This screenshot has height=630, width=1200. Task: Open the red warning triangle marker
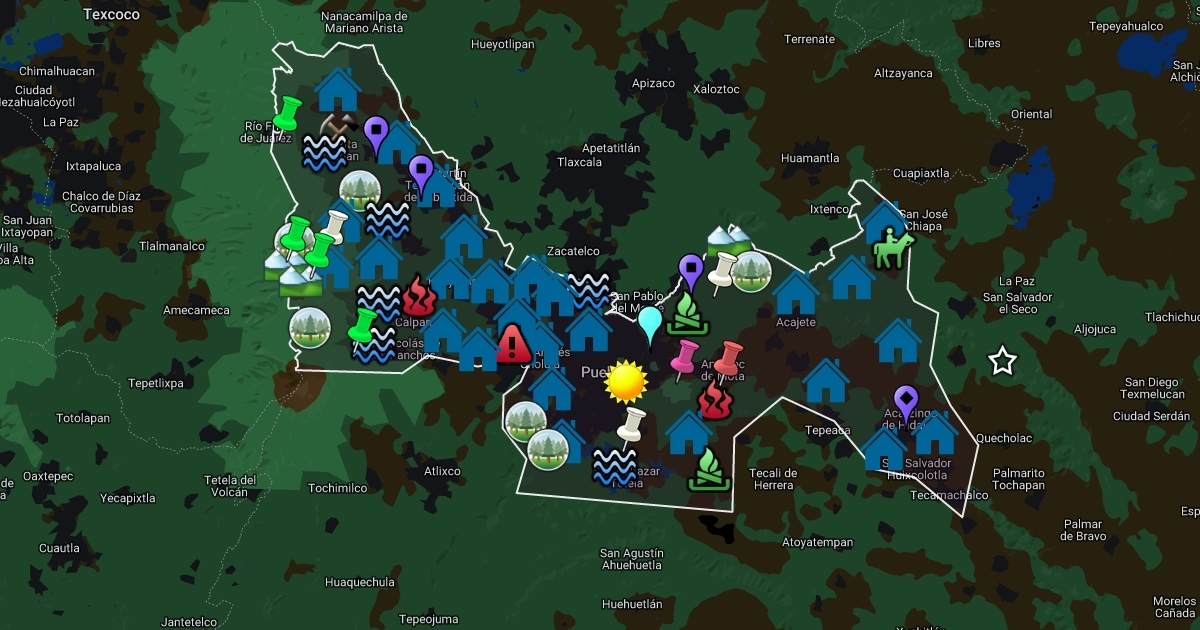[513, 343]
